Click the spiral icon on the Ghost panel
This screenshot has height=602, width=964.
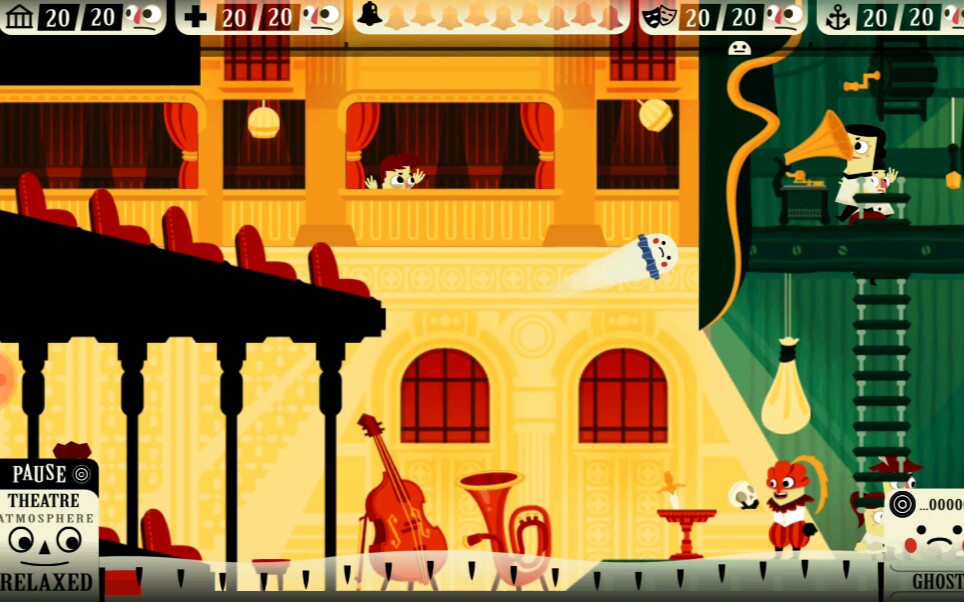[x=902, y=504]
